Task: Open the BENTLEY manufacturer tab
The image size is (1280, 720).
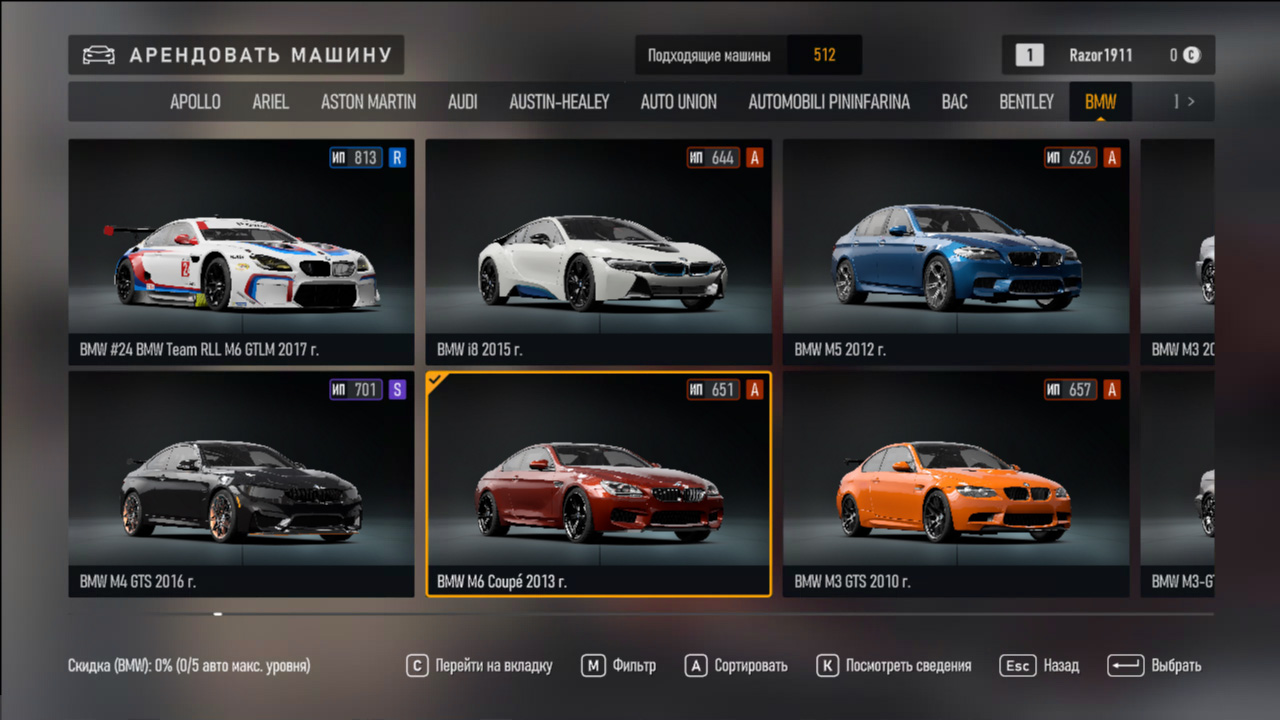Action: pos(1026,101)
